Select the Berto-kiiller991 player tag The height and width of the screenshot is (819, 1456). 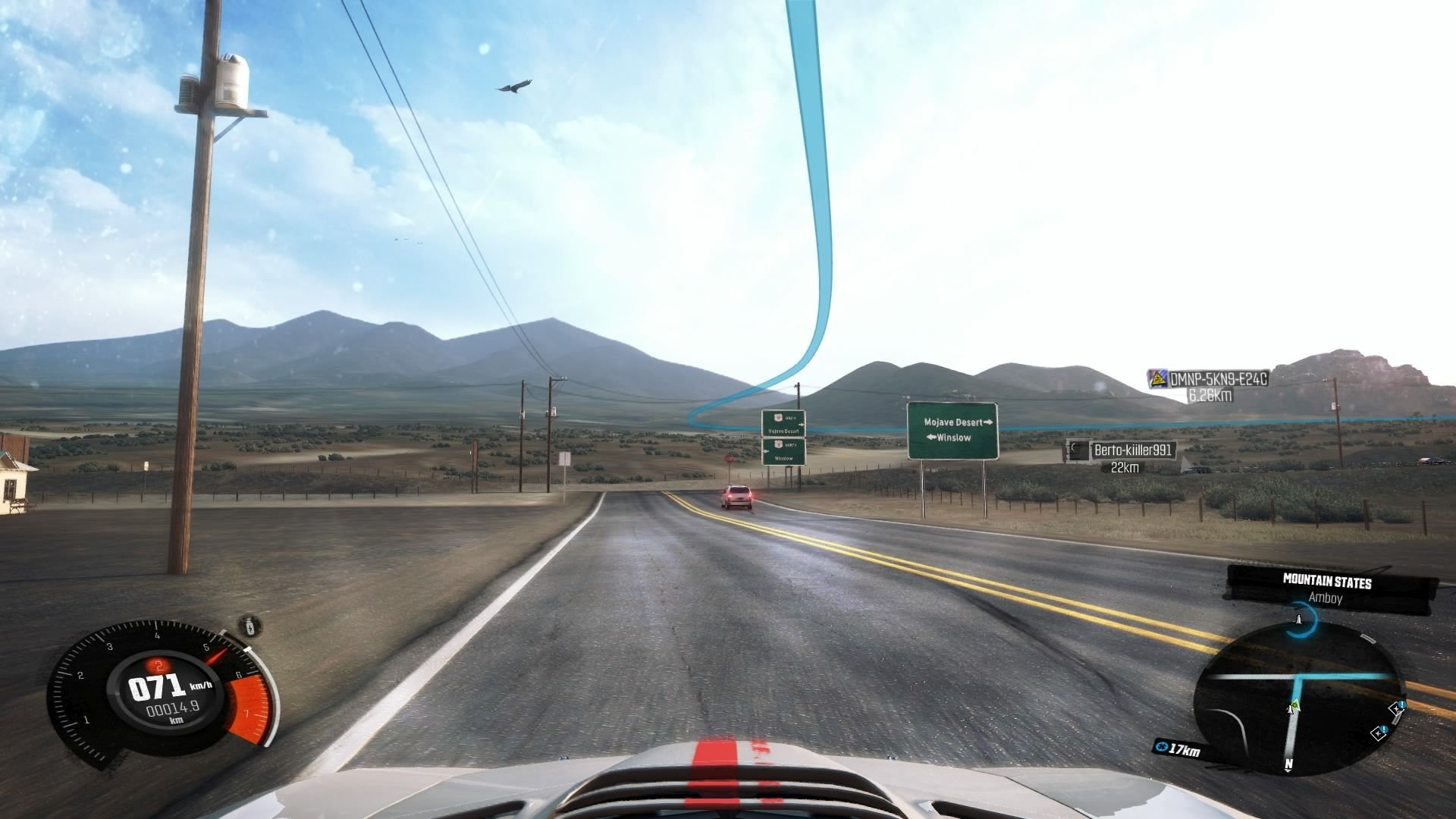1132,450
